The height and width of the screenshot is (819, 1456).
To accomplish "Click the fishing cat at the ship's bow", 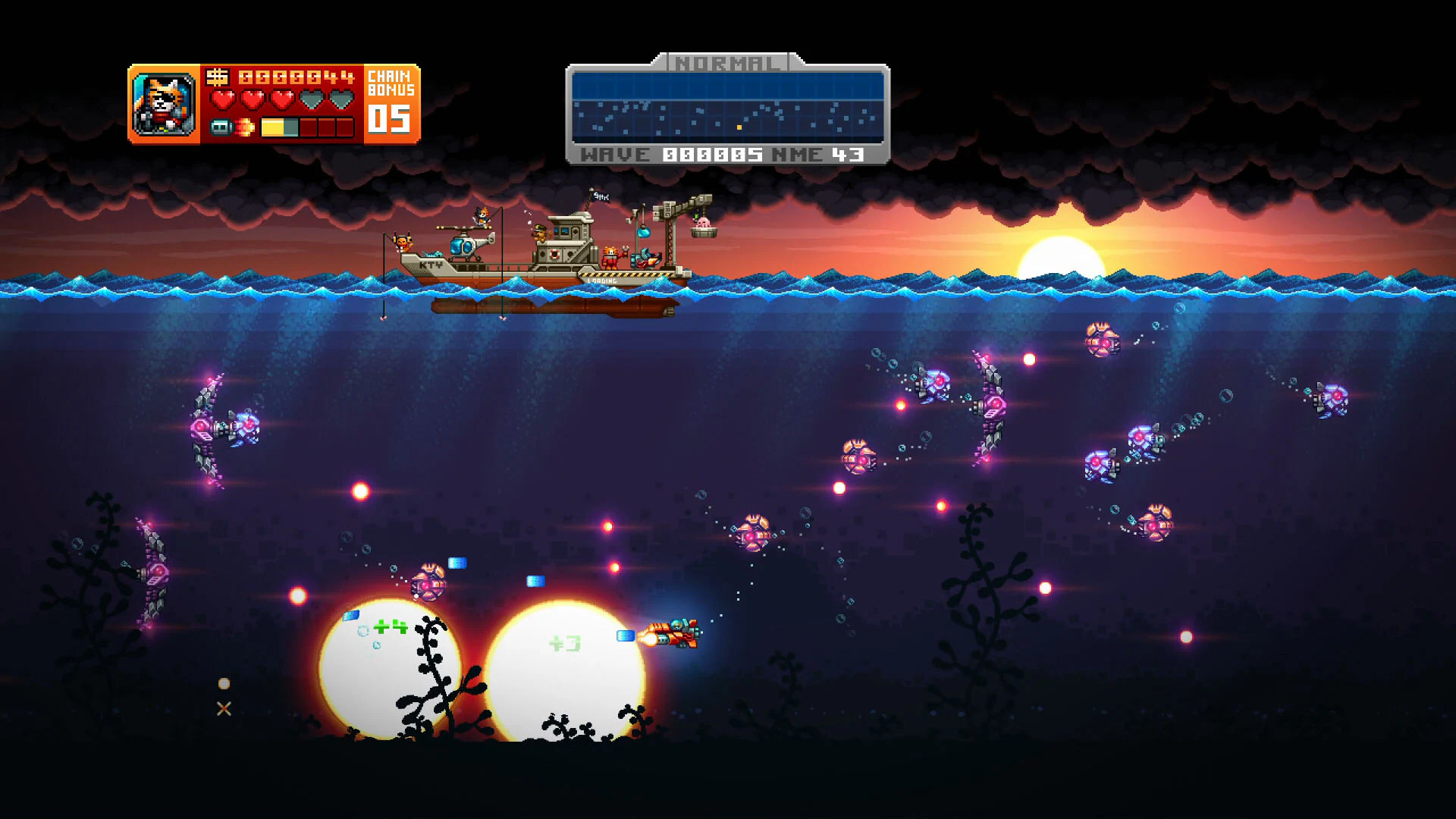I will [403, 243].
